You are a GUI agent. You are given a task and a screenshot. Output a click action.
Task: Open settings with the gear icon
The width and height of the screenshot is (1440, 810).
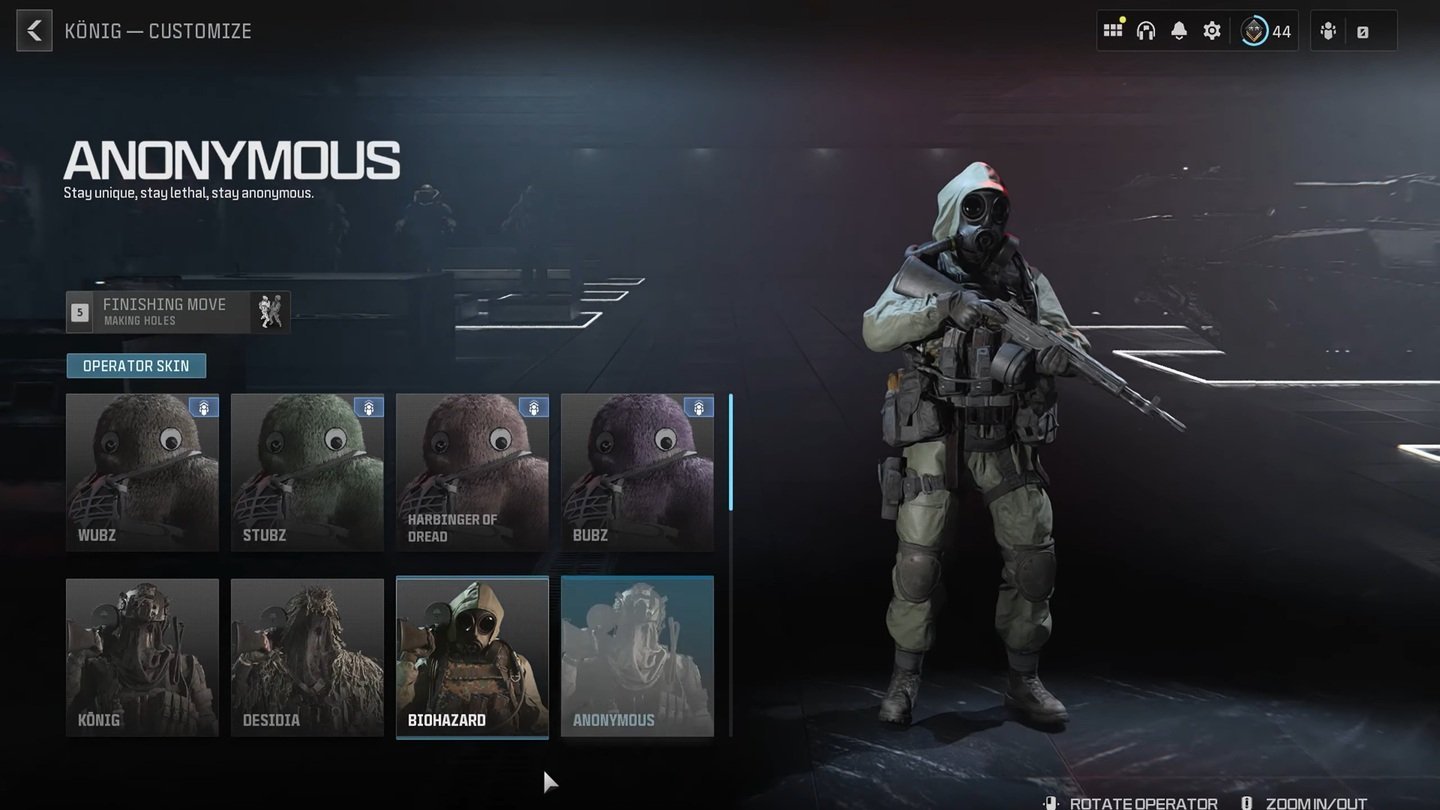tap(1212, 31)
